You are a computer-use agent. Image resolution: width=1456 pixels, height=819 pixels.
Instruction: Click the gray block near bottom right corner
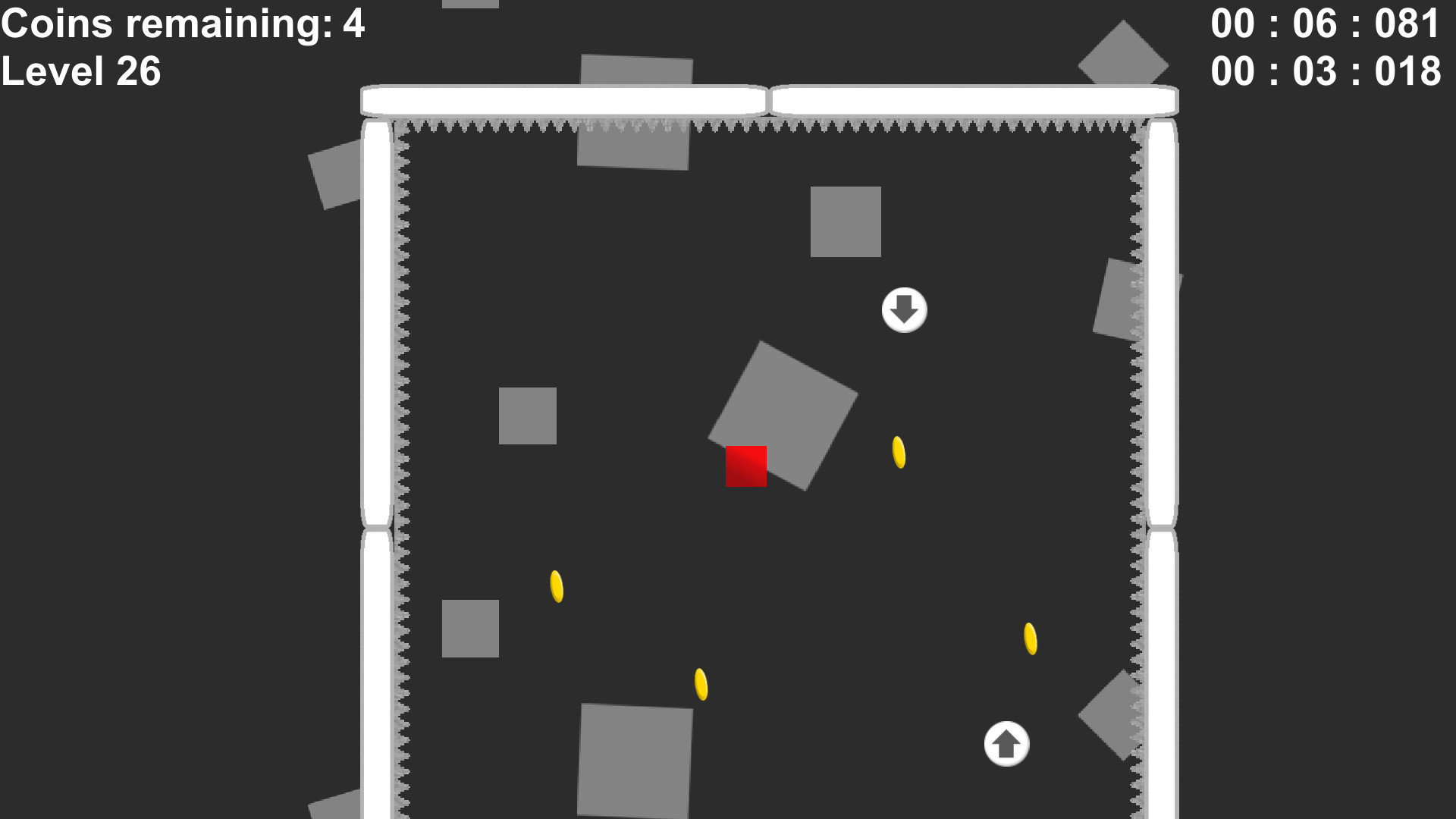point(1111,717)
